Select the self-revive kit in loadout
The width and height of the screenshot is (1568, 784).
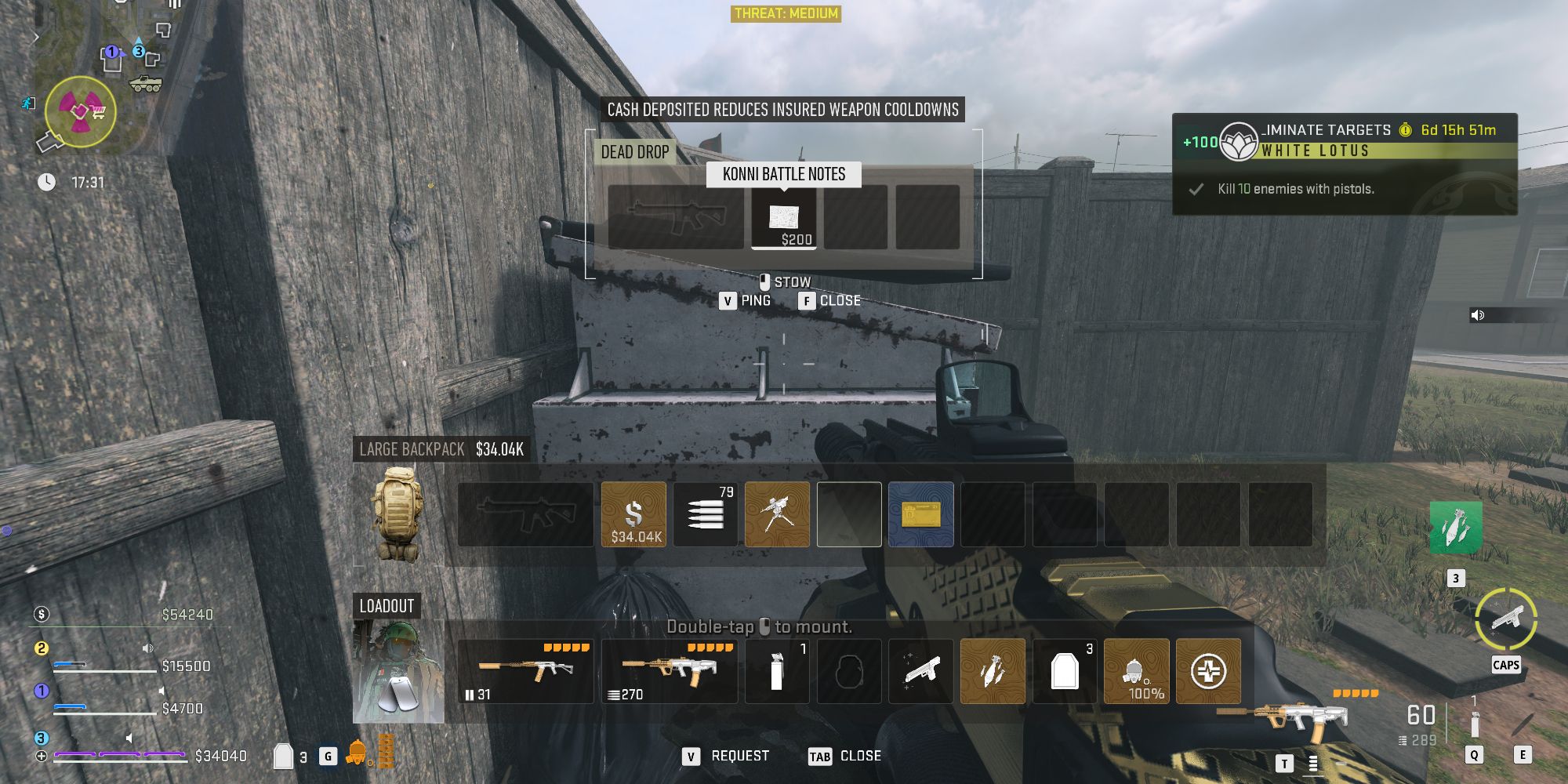(x=1208, y=672)
